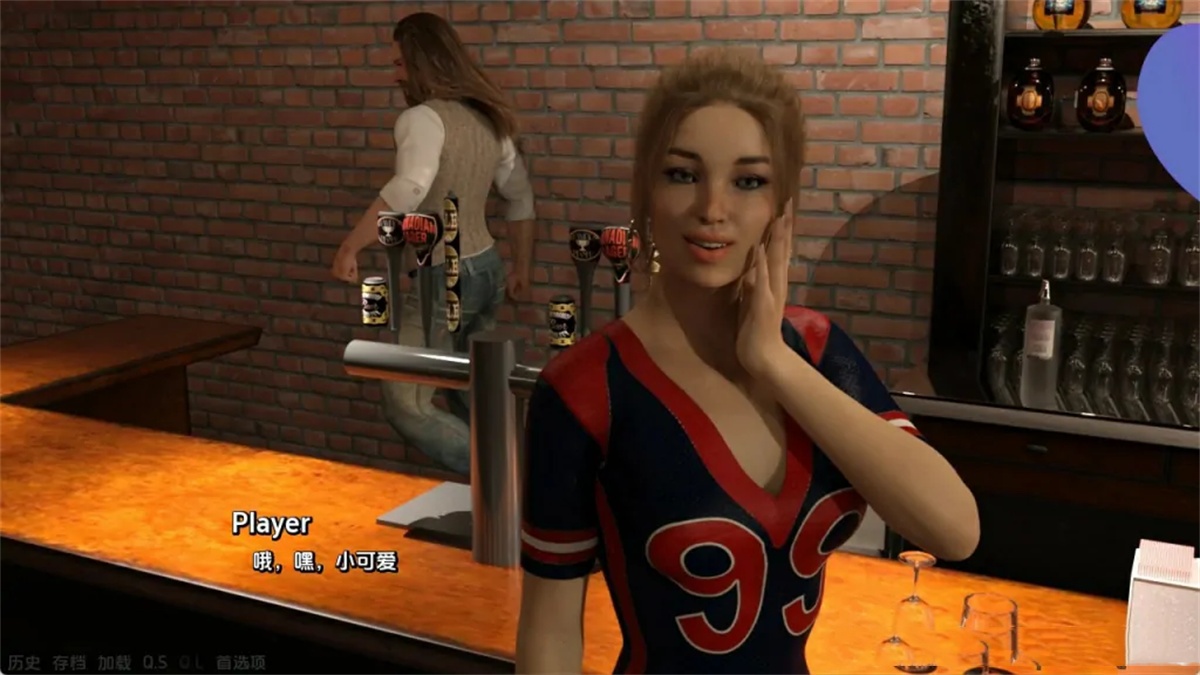Open the 加载 (Load) menu

tap(114, 662)
